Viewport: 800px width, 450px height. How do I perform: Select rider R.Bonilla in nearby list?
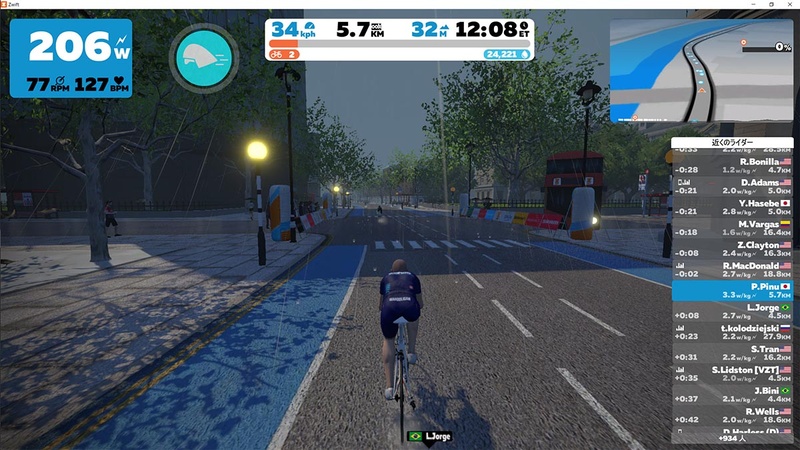pos(735,165)
